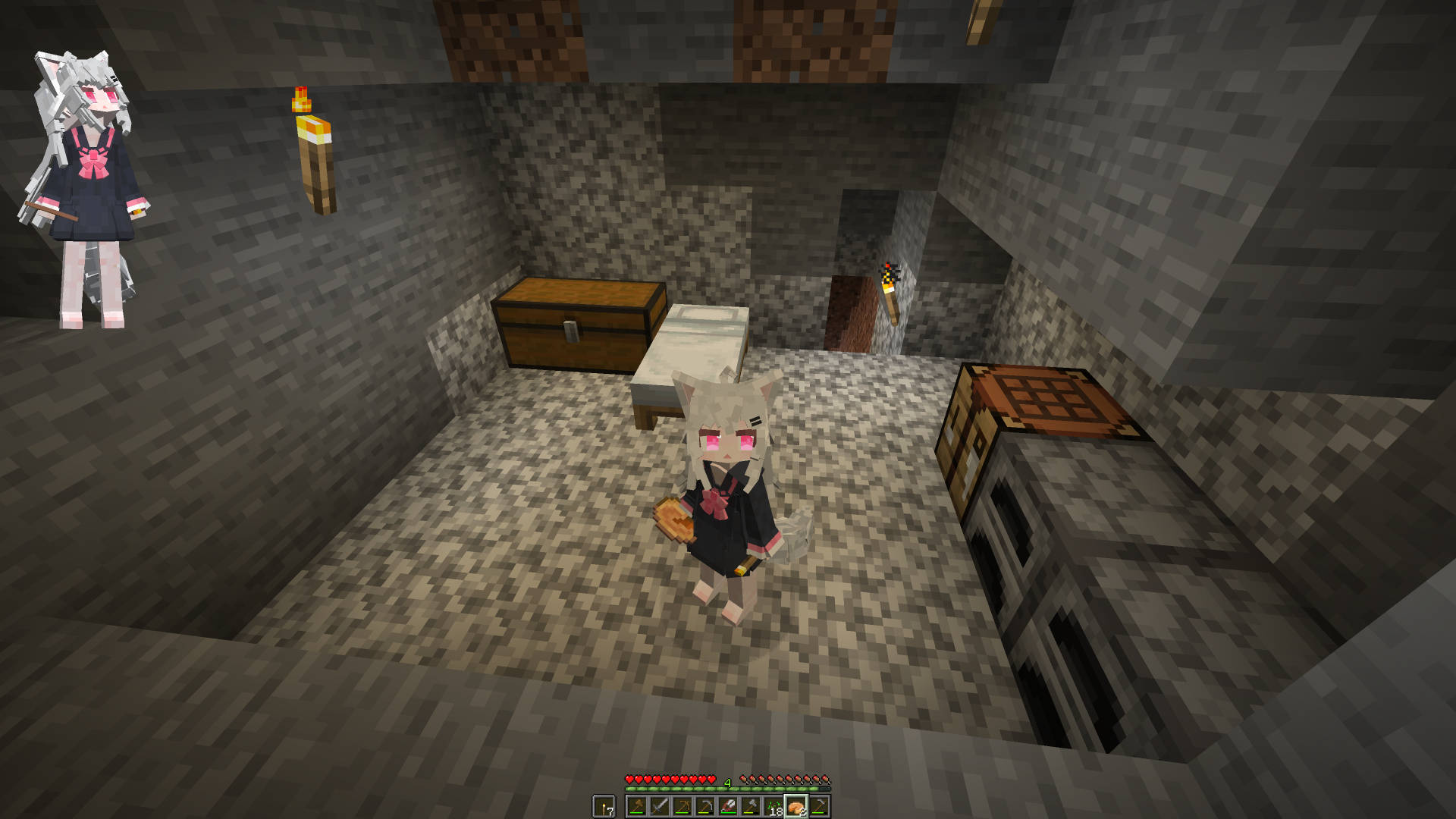Select the red and white tool slot

pos(728,806)
